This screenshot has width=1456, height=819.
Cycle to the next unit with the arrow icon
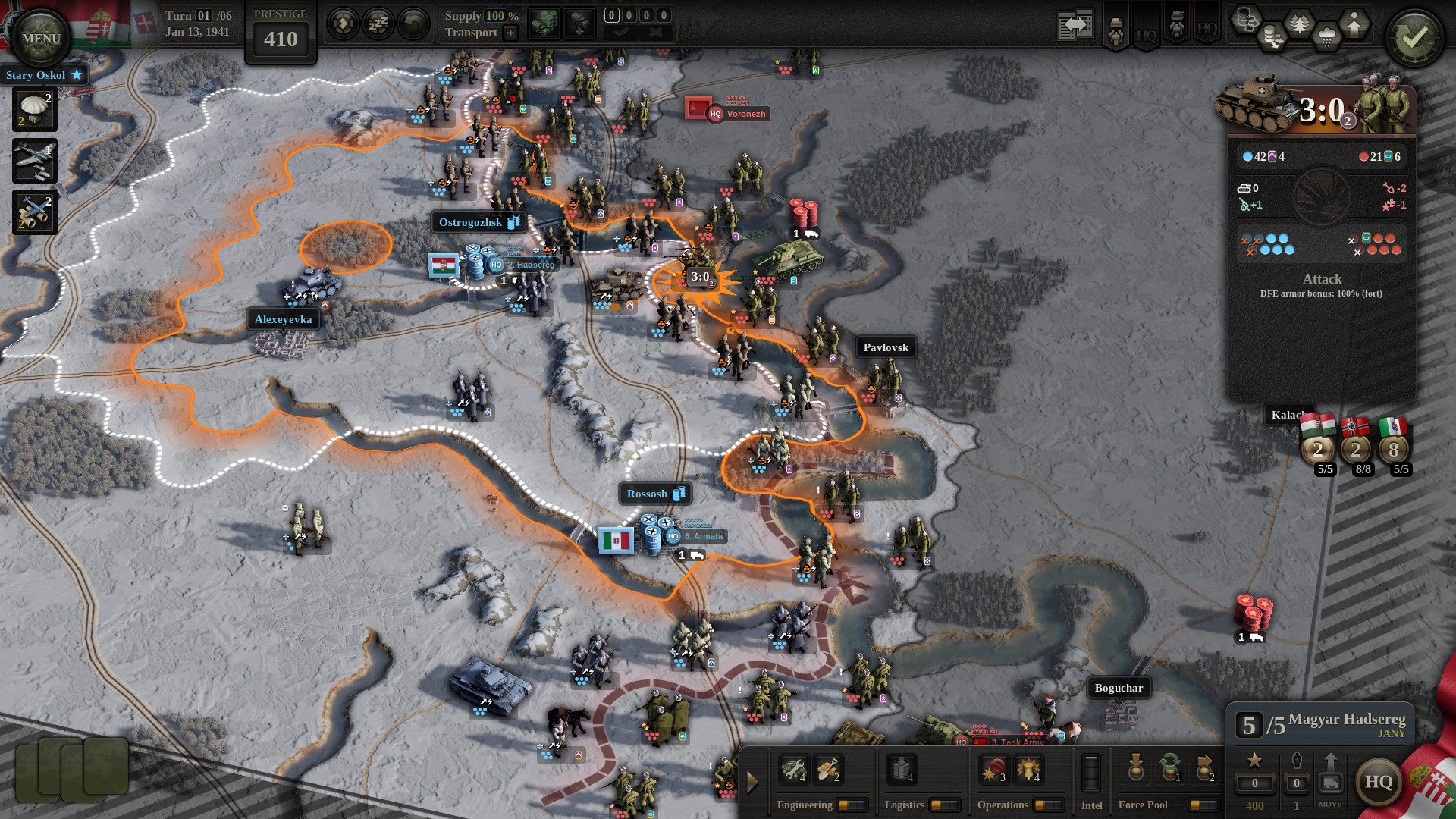pyautogui.click(x=344, y=24)
